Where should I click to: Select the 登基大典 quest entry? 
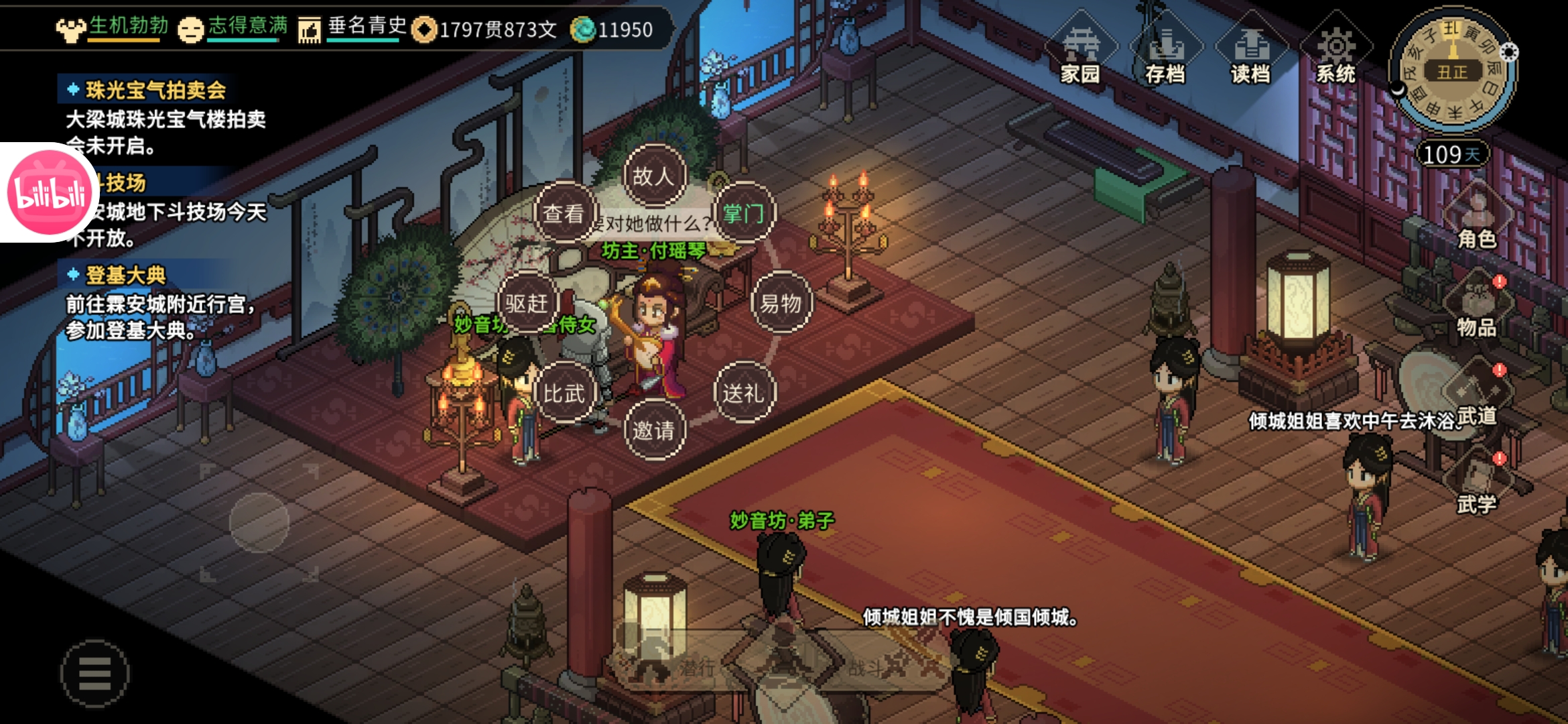(126, 275)
